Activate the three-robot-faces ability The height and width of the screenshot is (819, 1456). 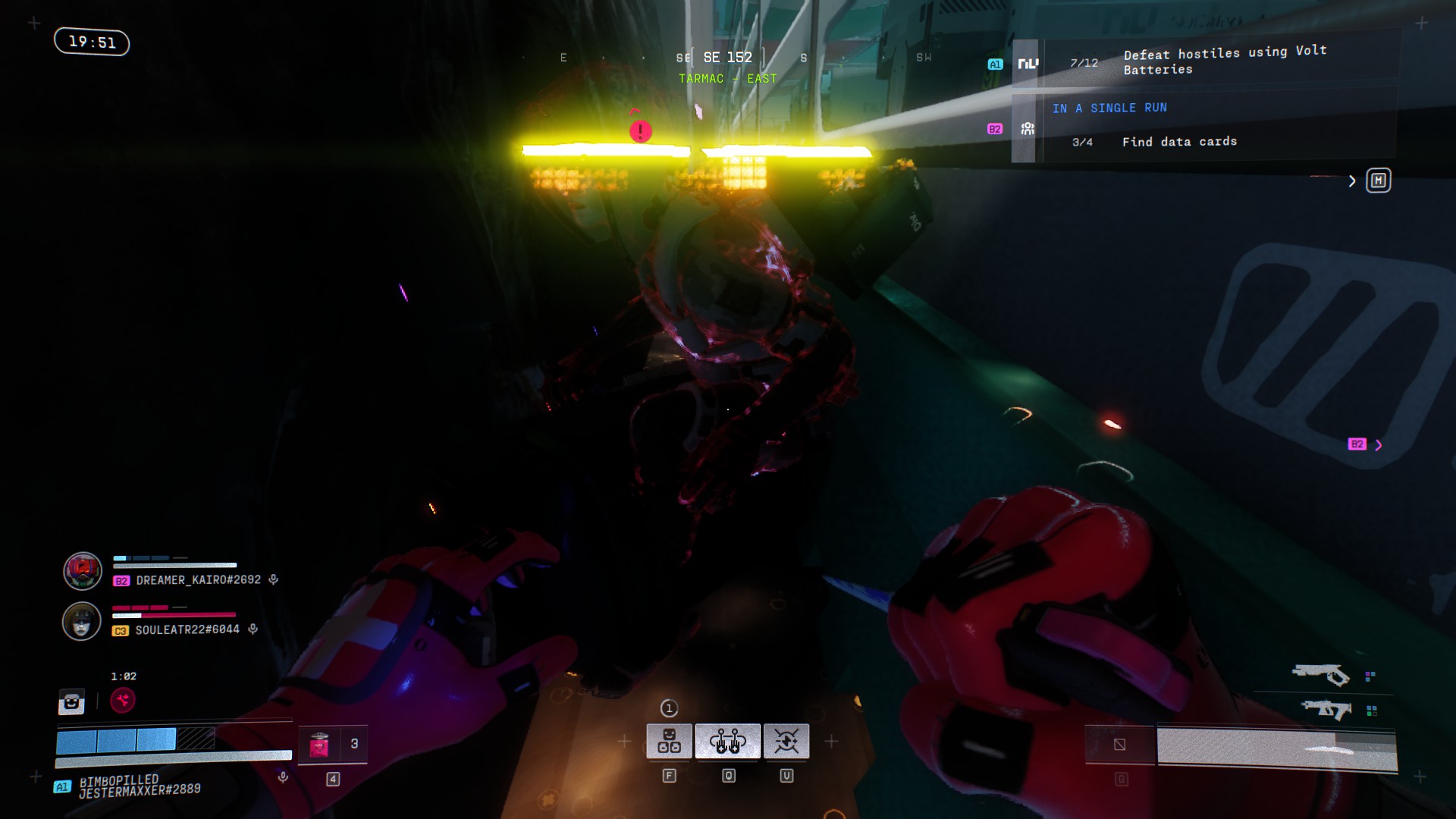669,741
